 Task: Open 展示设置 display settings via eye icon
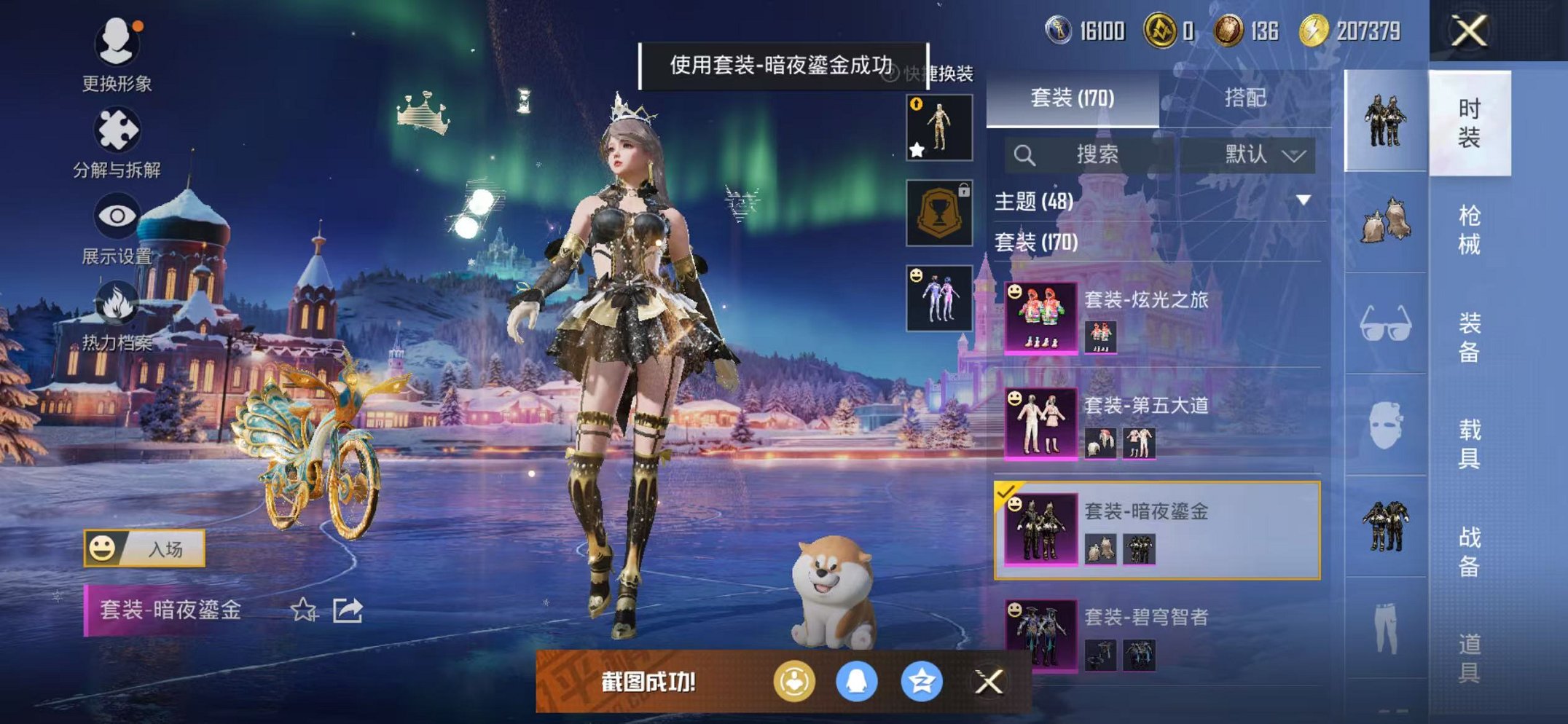coord(117,216)
